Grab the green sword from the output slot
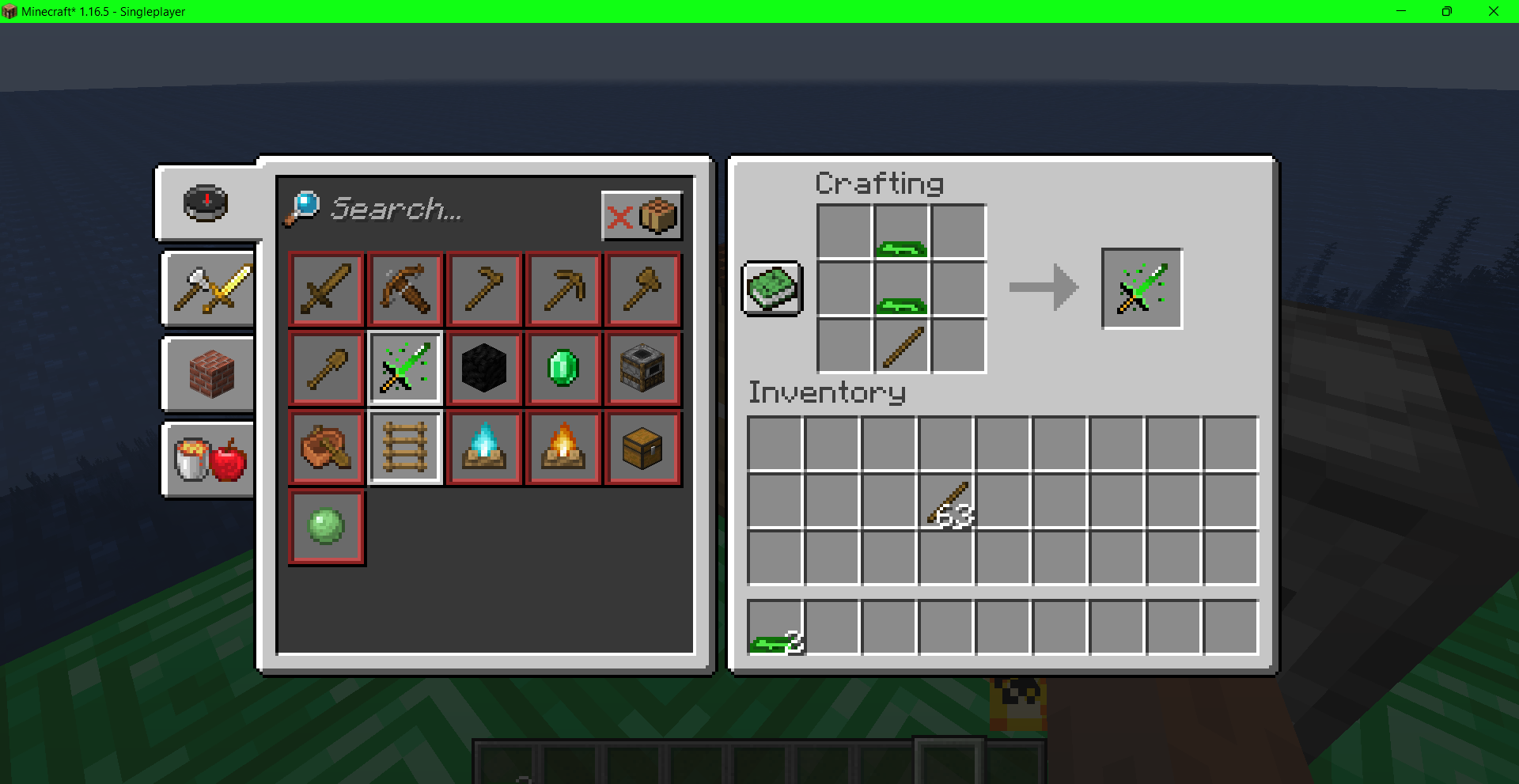 pos(1142,287)
